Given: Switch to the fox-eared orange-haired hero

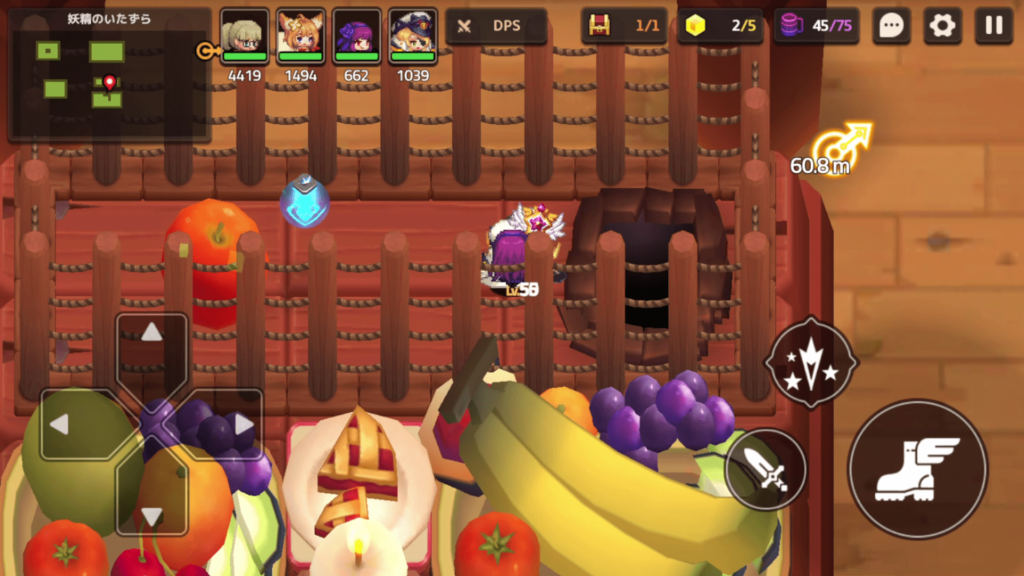Looking at the screenshot, I should click(x=301, y=36).
